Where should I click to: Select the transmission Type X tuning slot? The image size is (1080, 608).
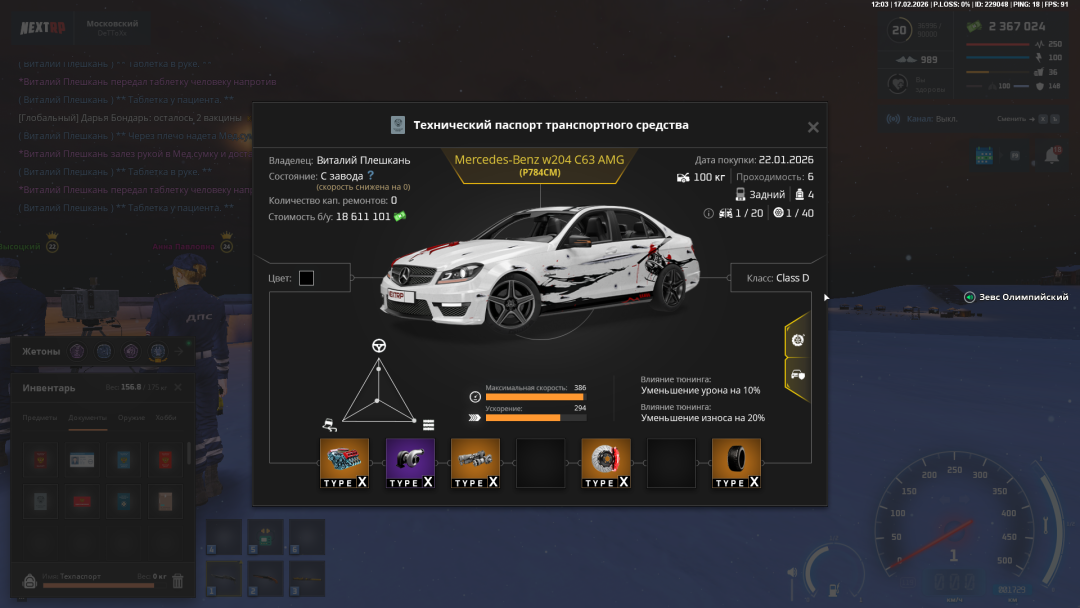click(475, 463)
